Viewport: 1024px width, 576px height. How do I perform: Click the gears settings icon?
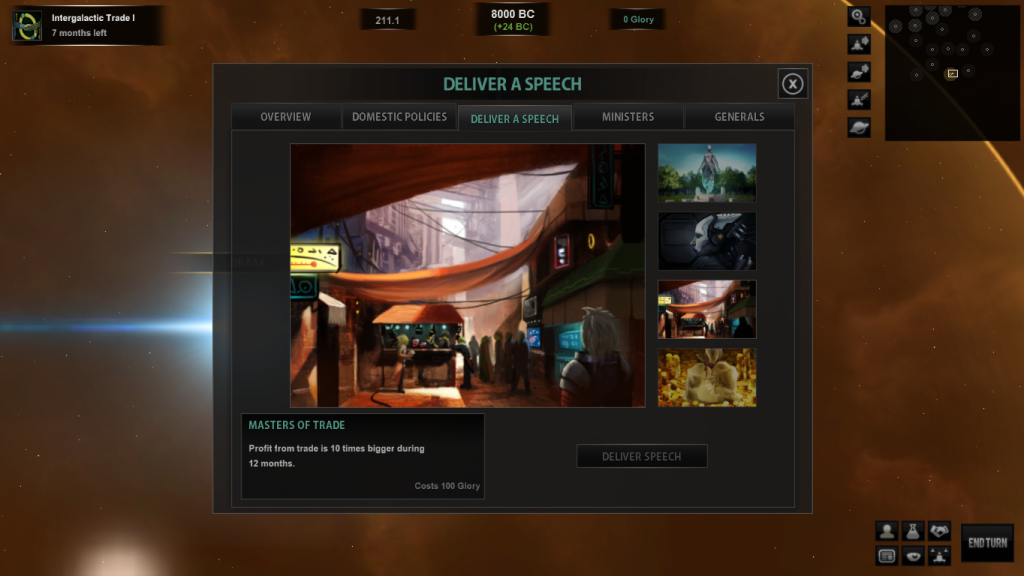pos(859,16)
